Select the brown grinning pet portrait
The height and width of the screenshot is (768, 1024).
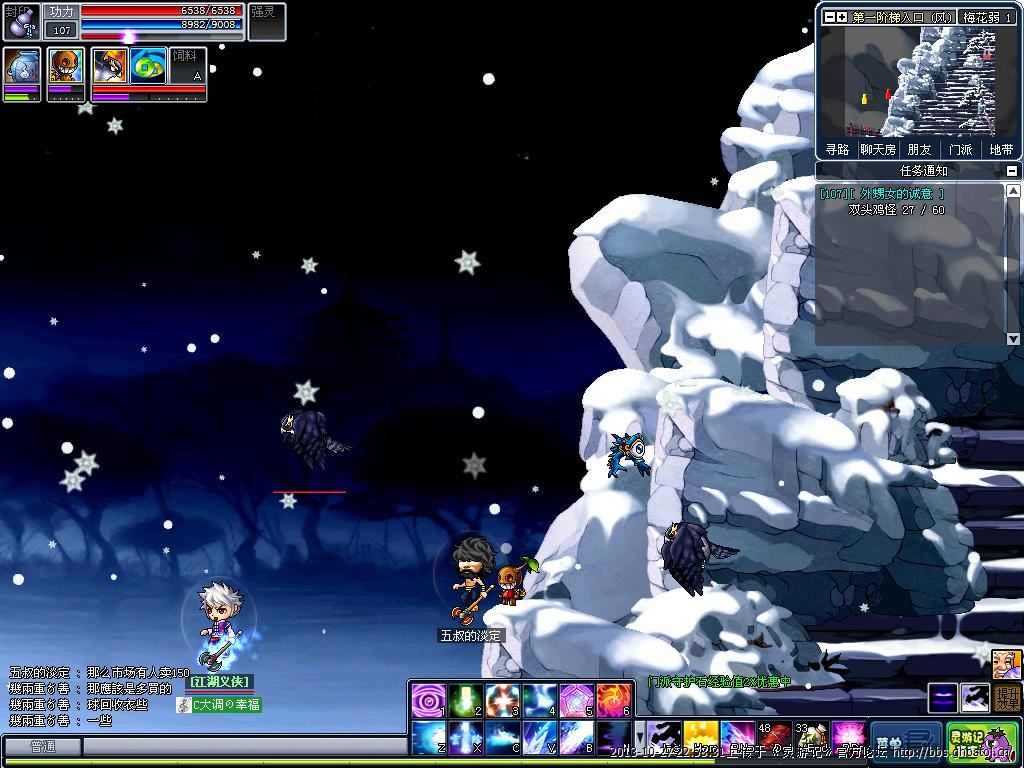[x=66, y=67]
